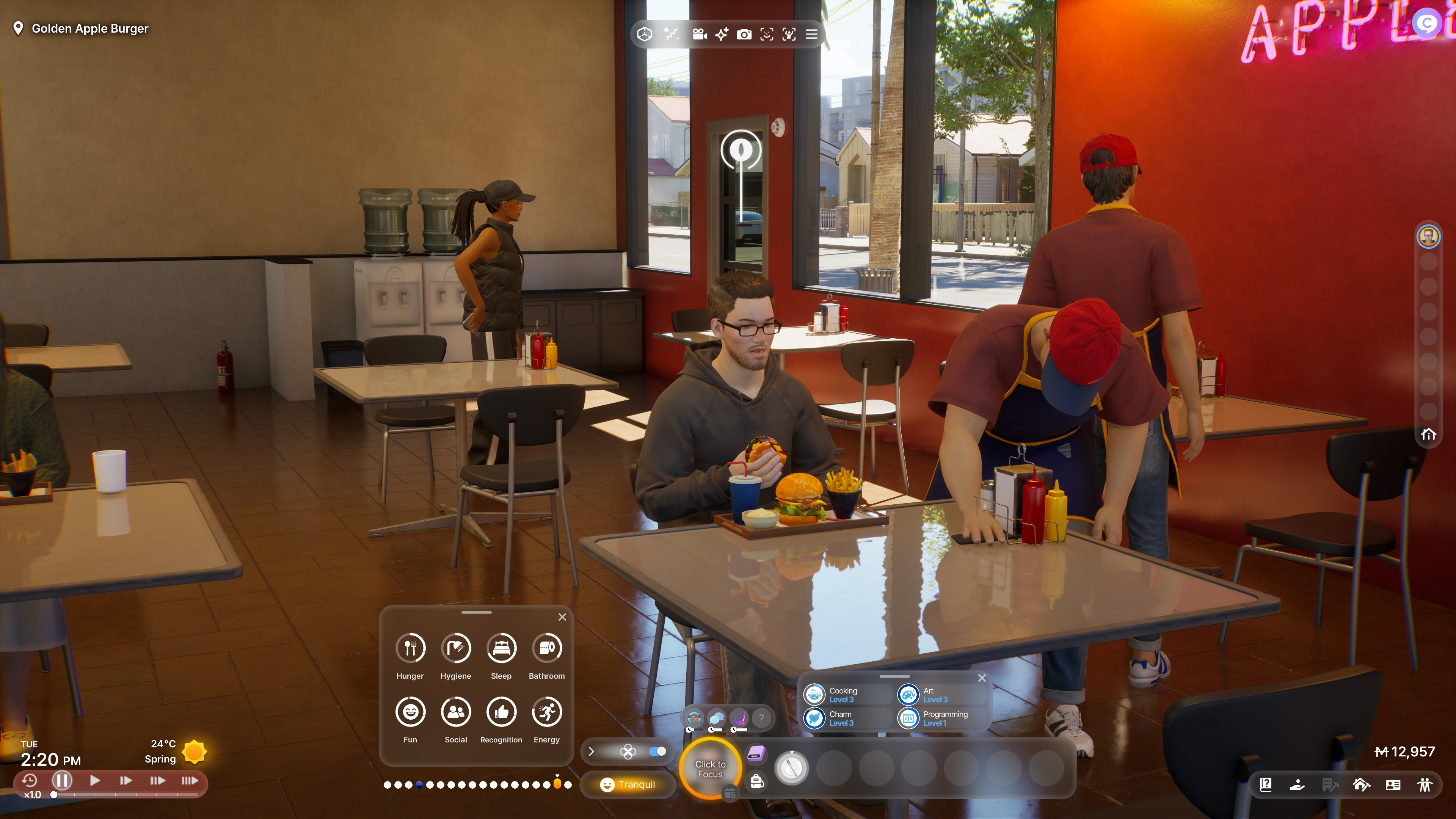Close the skills panel

(982, 678)
